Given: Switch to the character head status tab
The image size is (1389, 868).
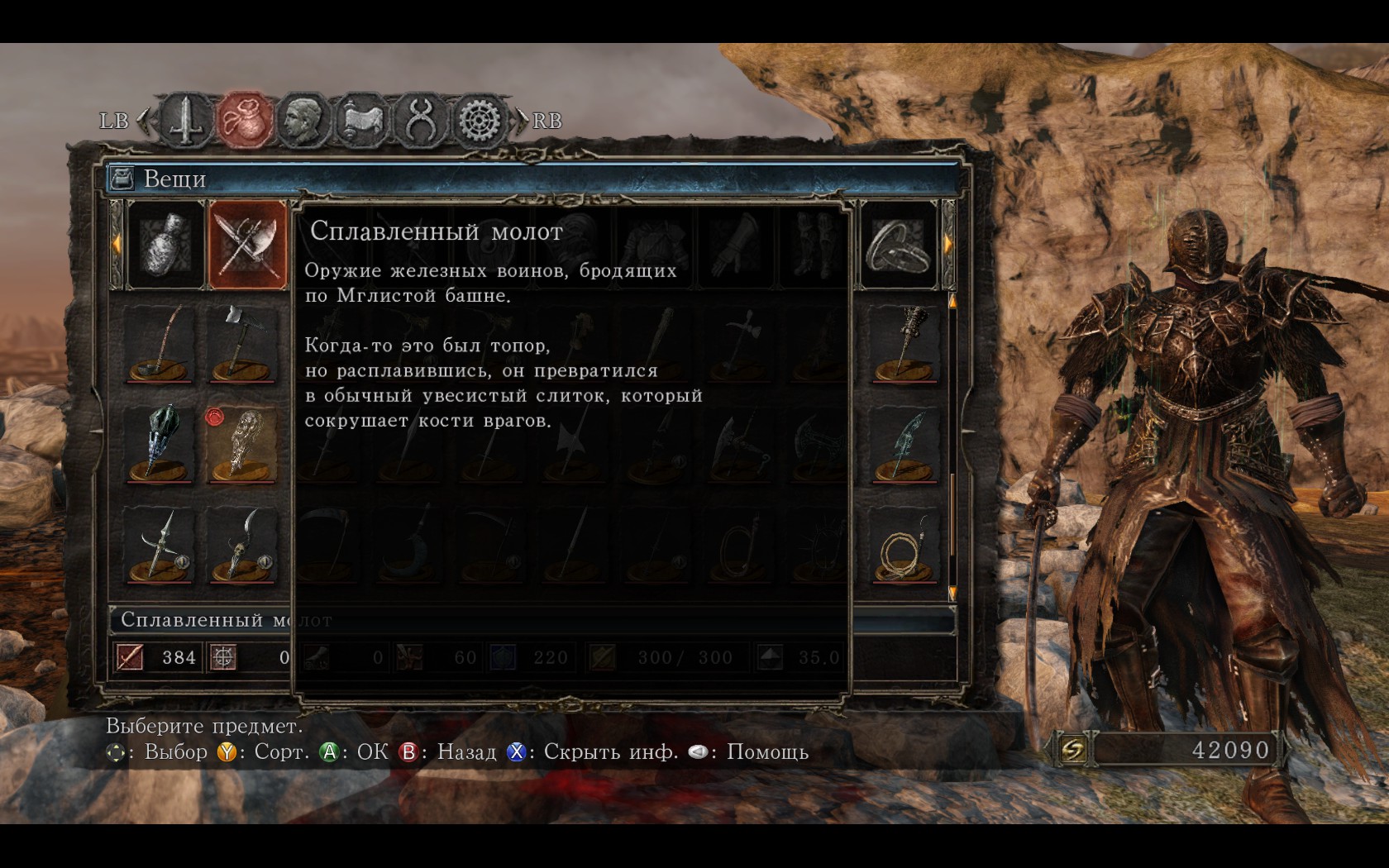Looking at the screenshot, I should (x=303, y=121).
